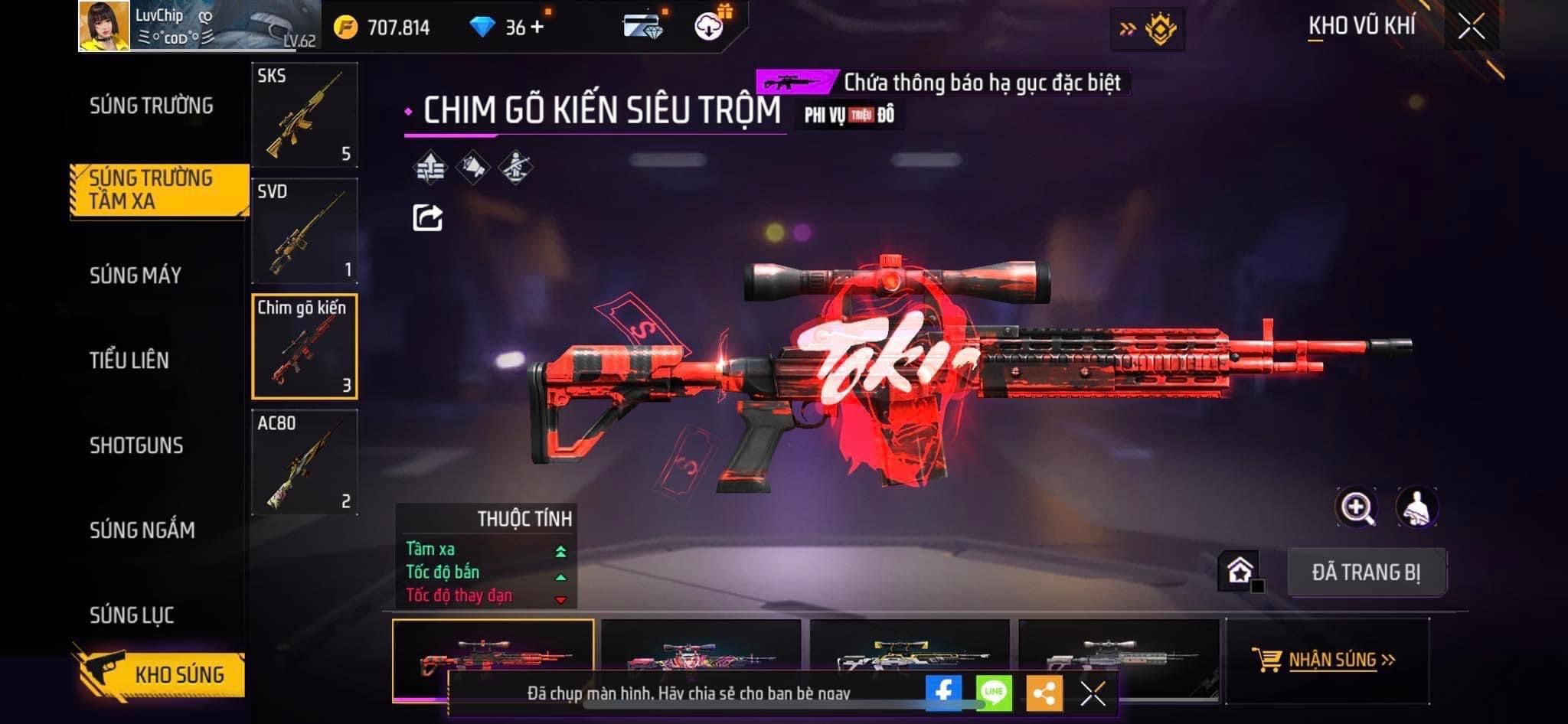Dismiss the screenshot share bar

click(1093, 693)
